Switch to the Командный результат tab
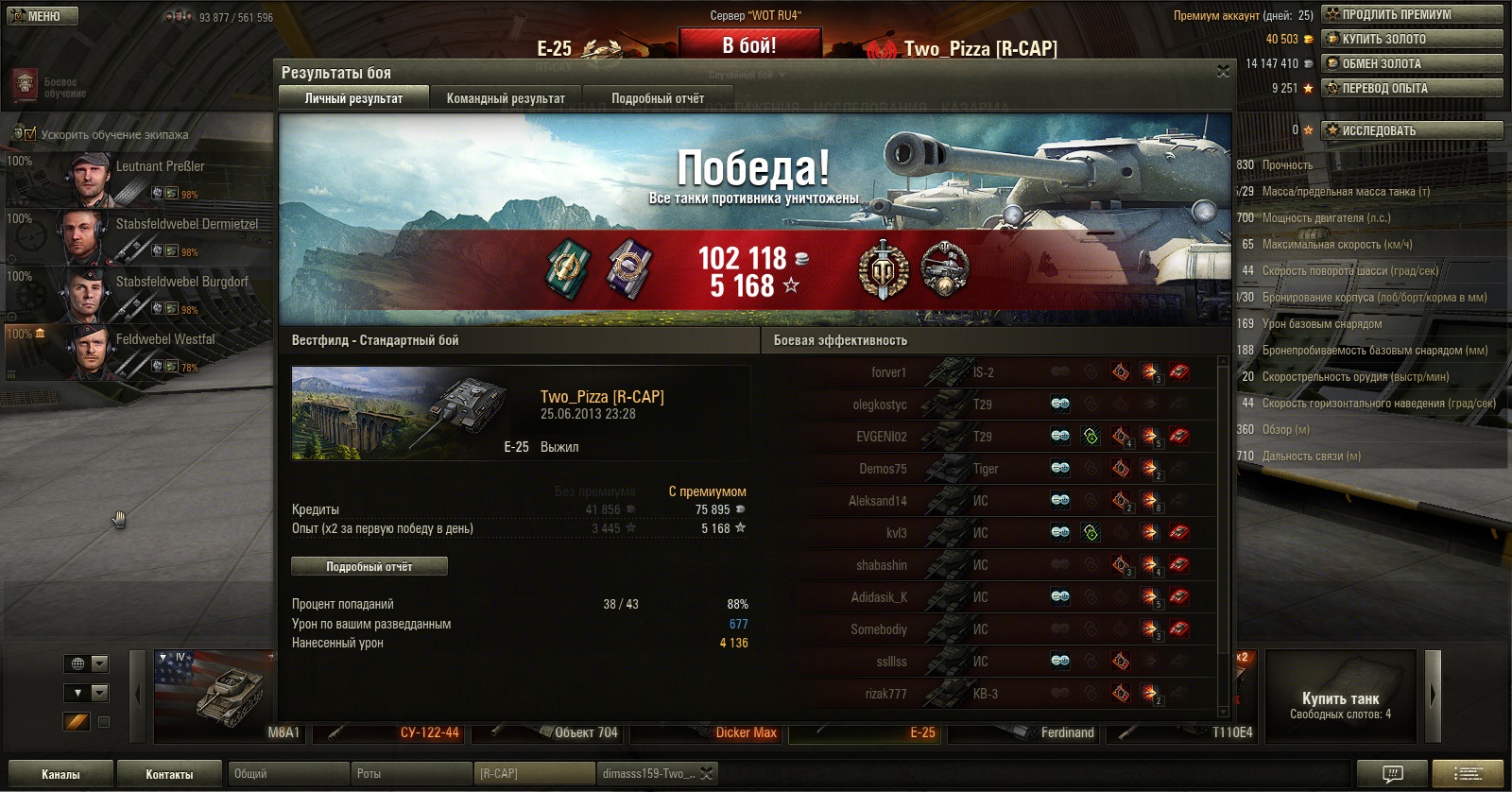Viewport: 1512px width, 792px height. (x=506, y=98)
